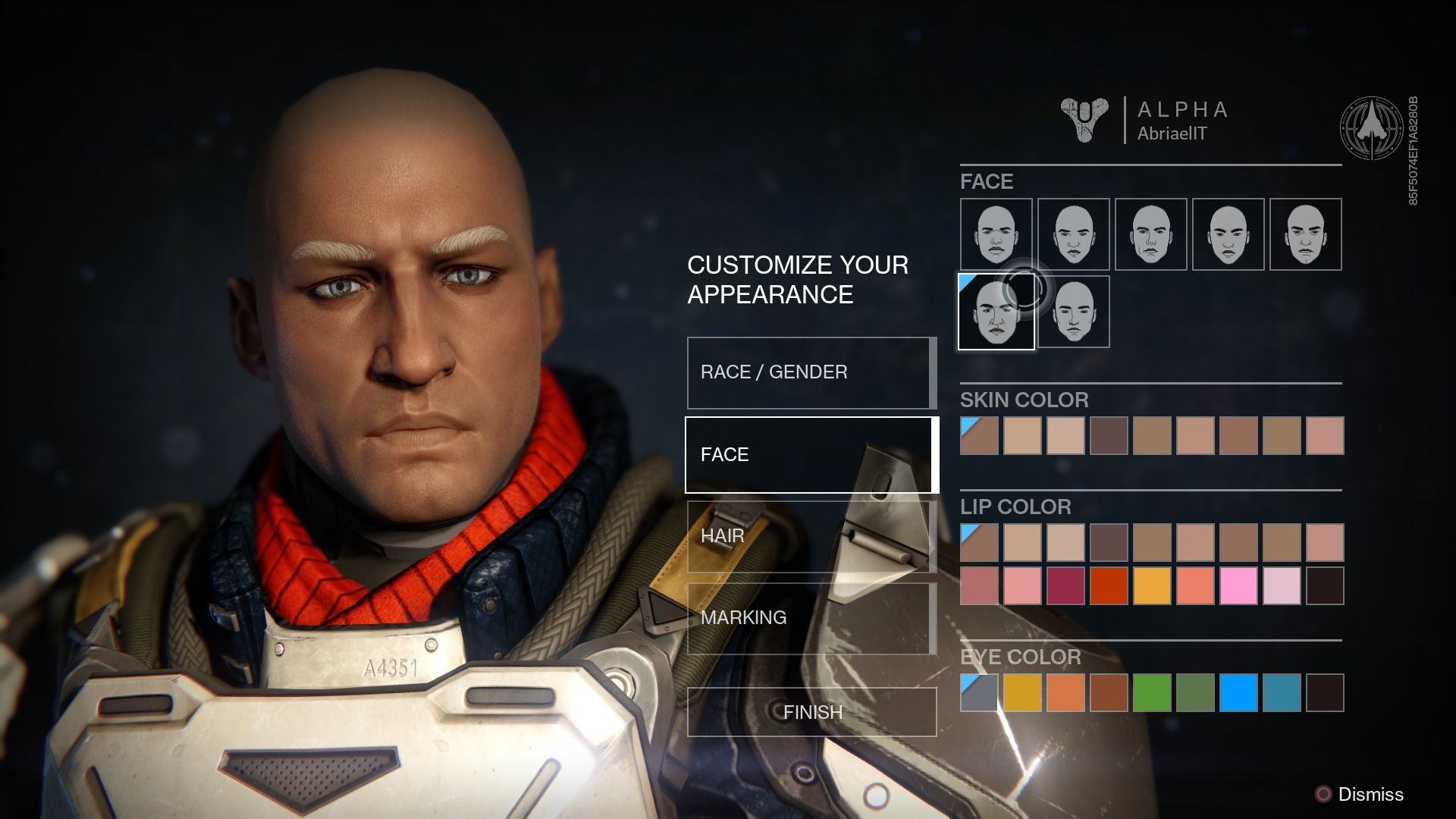This screenshot has width=1456, height=819.
Task: Choose the green eye color option
Action: tap(1152, 691)
